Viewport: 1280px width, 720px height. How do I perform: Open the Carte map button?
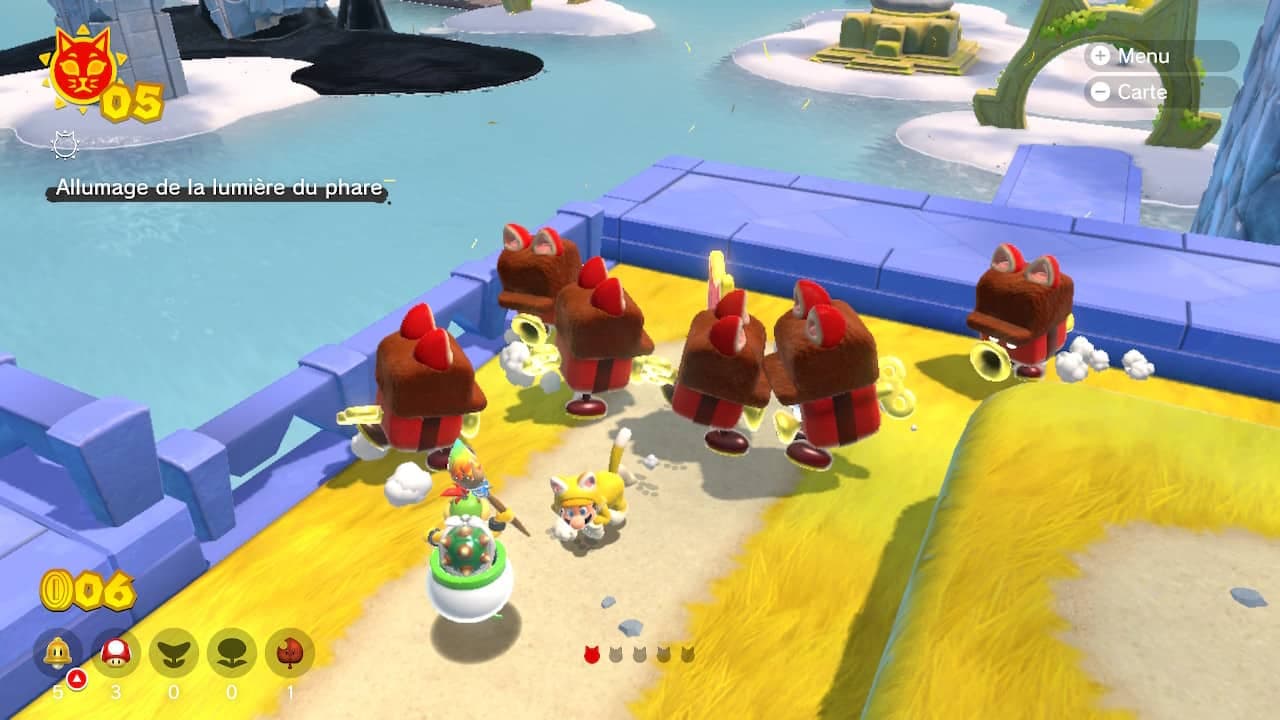tap(1160, 92)
